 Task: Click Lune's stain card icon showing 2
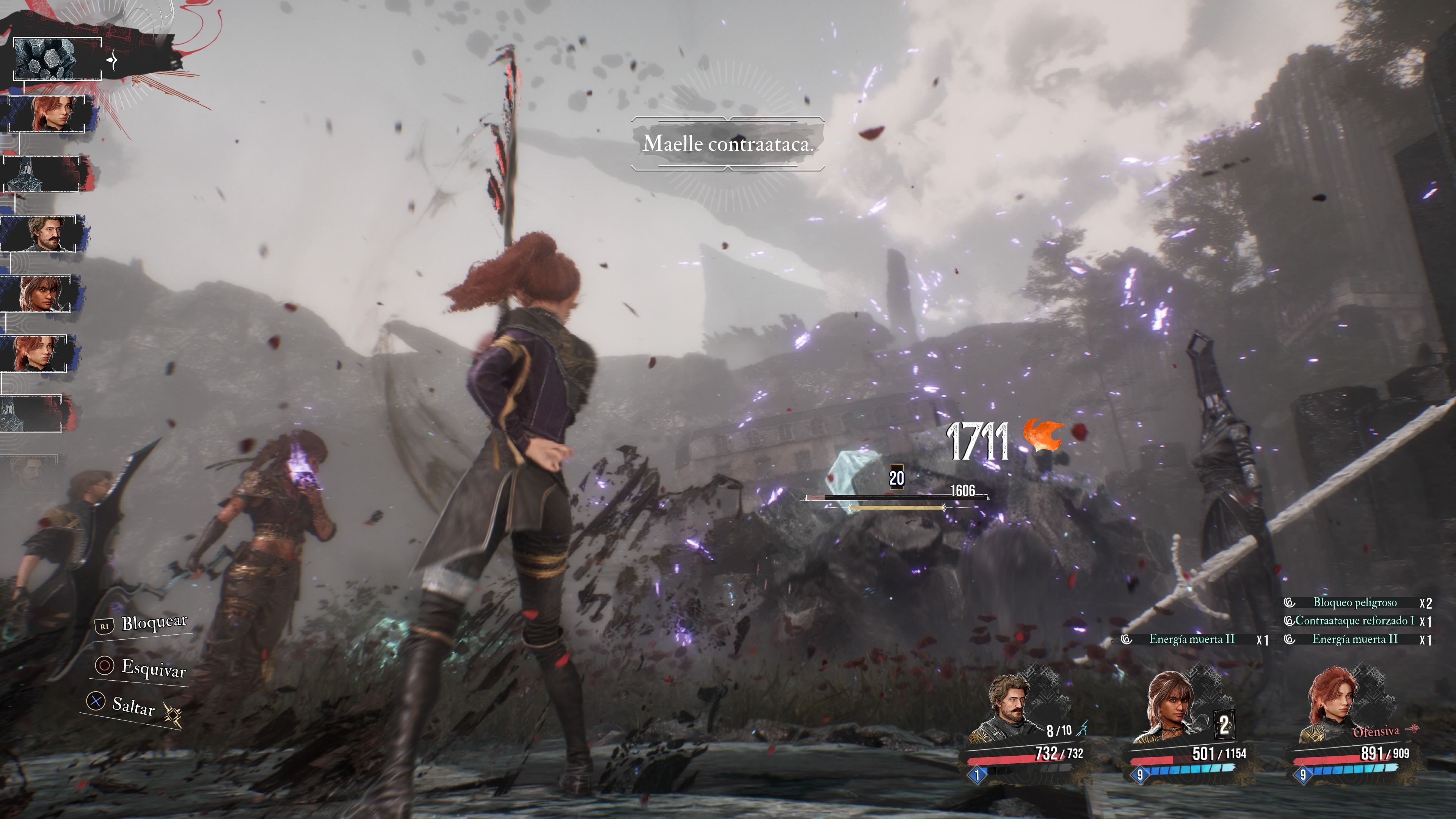coord(1224,724)
